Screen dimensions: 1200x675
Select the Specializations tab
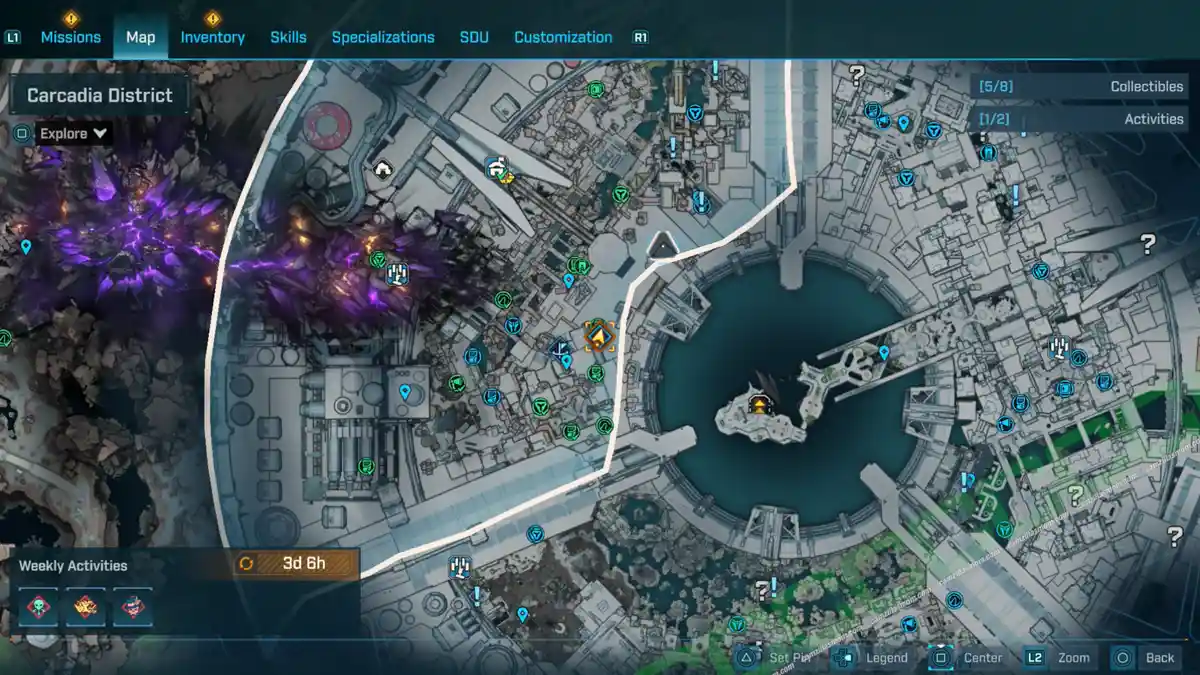click(x=383, y=37)
